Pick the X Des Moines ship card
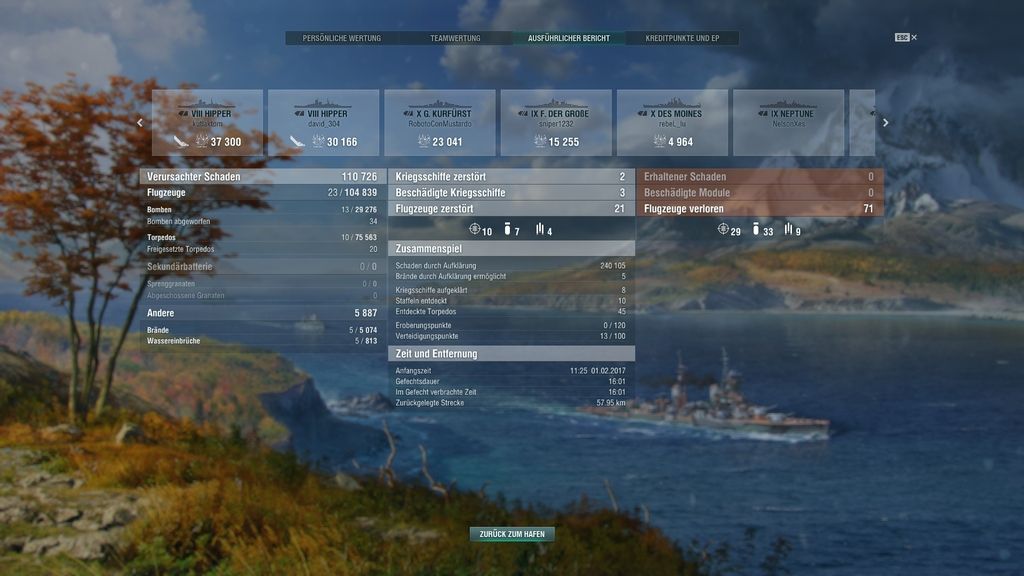1024x576 pixels. [672, 123]
